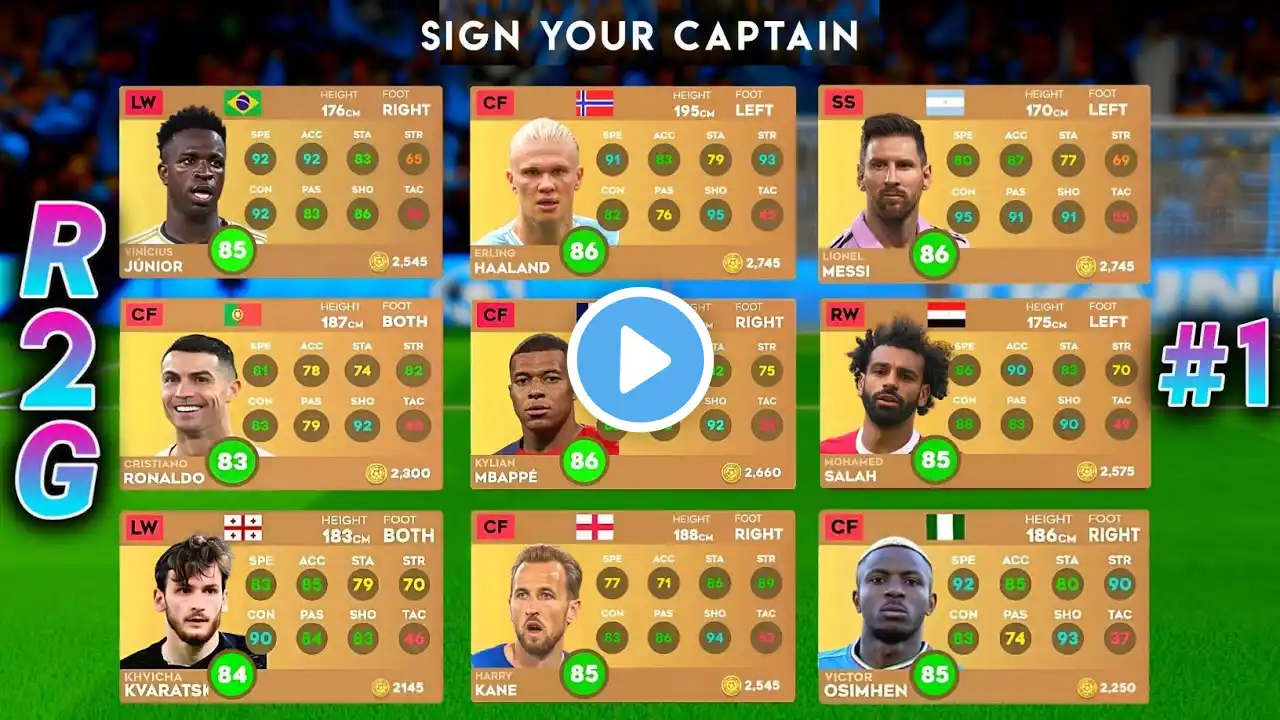1280x720 pixels.
Task: Choose Harry Kane's player card
Action: click(x=632, y=606)
